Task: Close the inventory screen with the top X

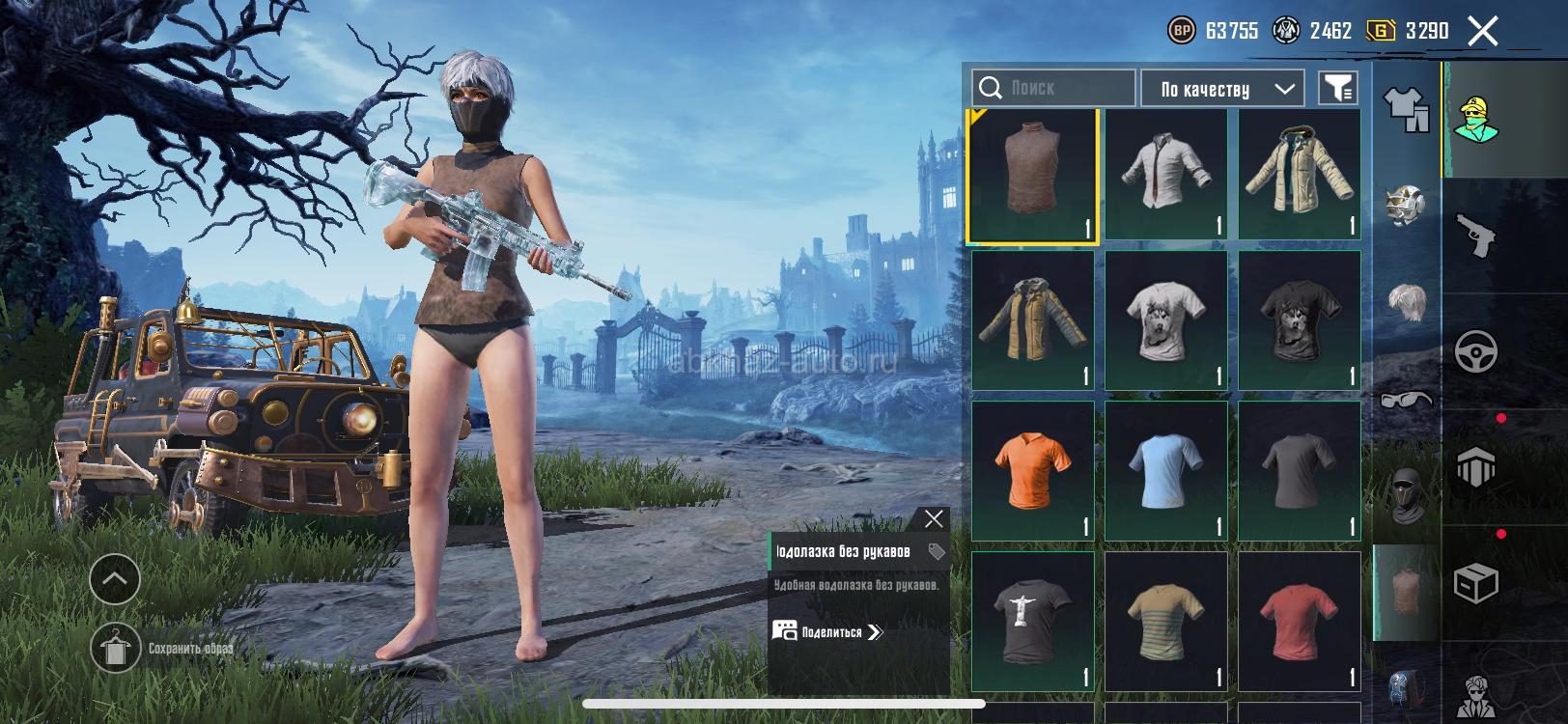Action: click(x=1483, y=31)
